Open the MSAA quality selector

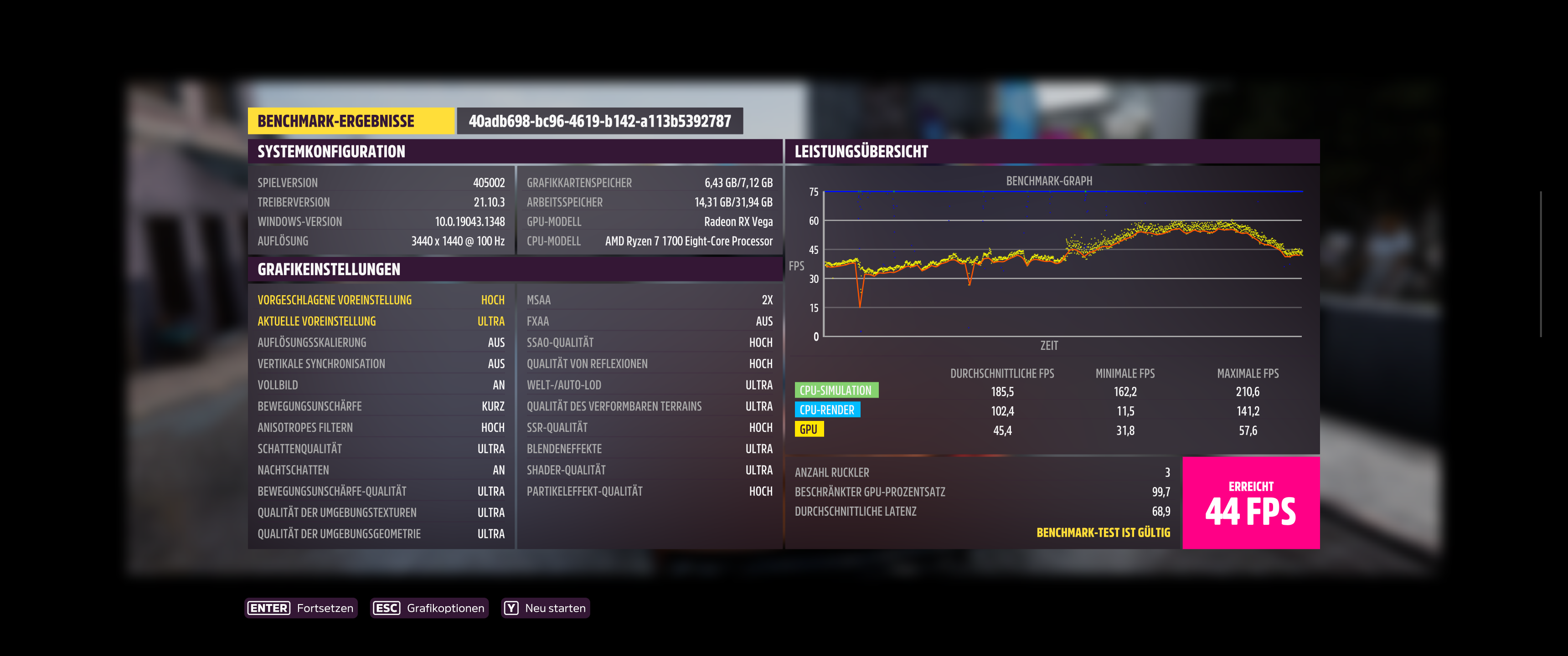pyautogui.click(x=649, y=299)
